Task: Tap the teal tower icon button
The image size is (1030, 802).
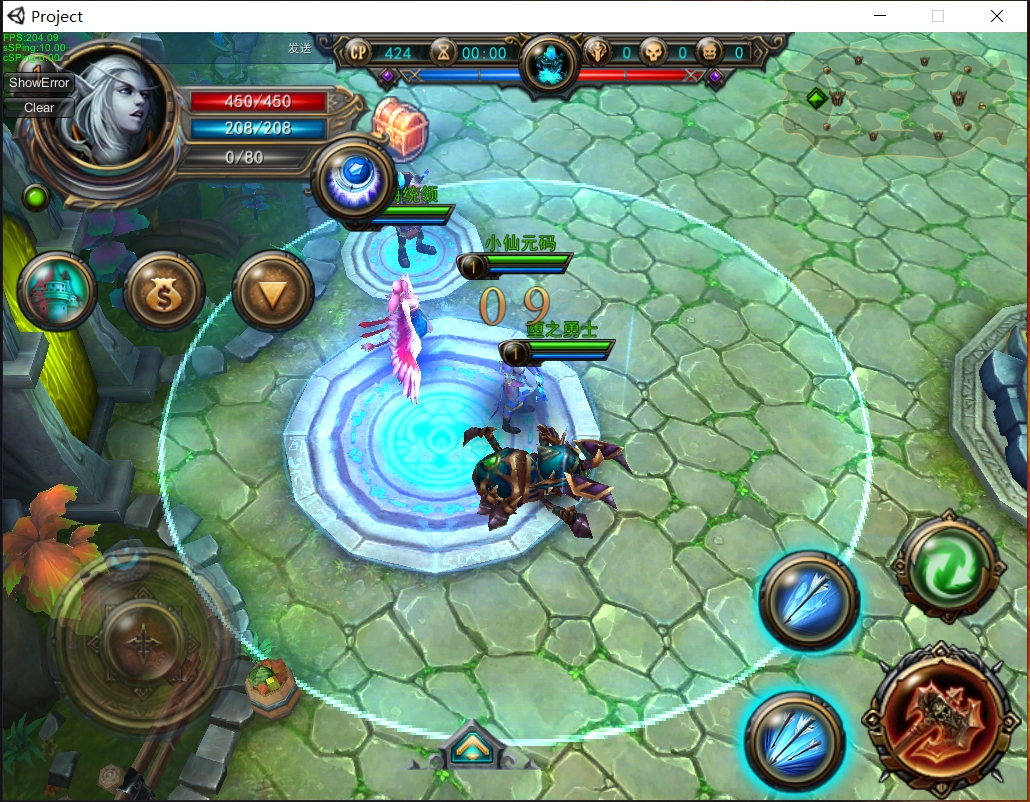Action: point(58,292)
